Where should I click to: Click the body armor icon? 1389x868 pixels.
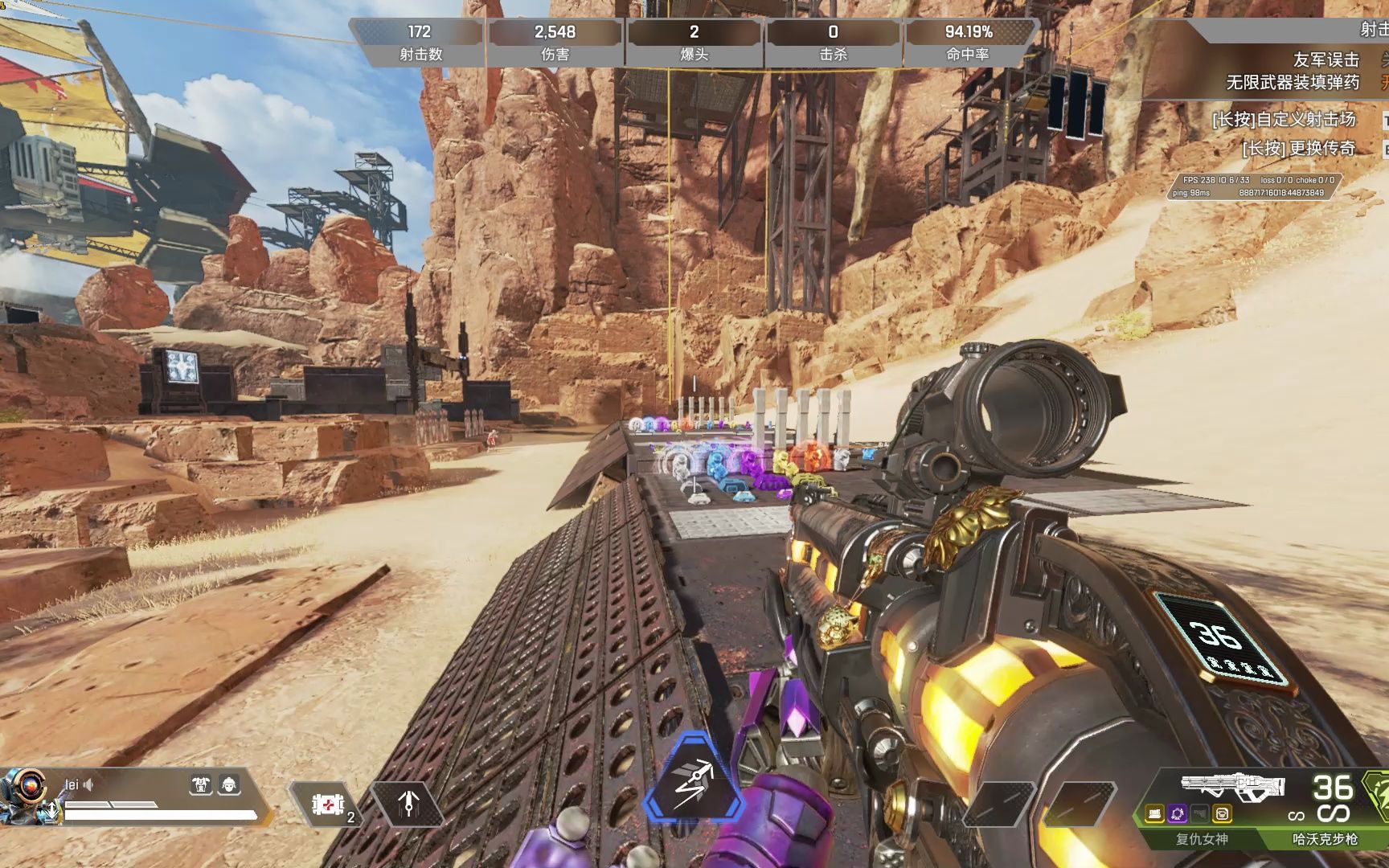coord(200,784)
